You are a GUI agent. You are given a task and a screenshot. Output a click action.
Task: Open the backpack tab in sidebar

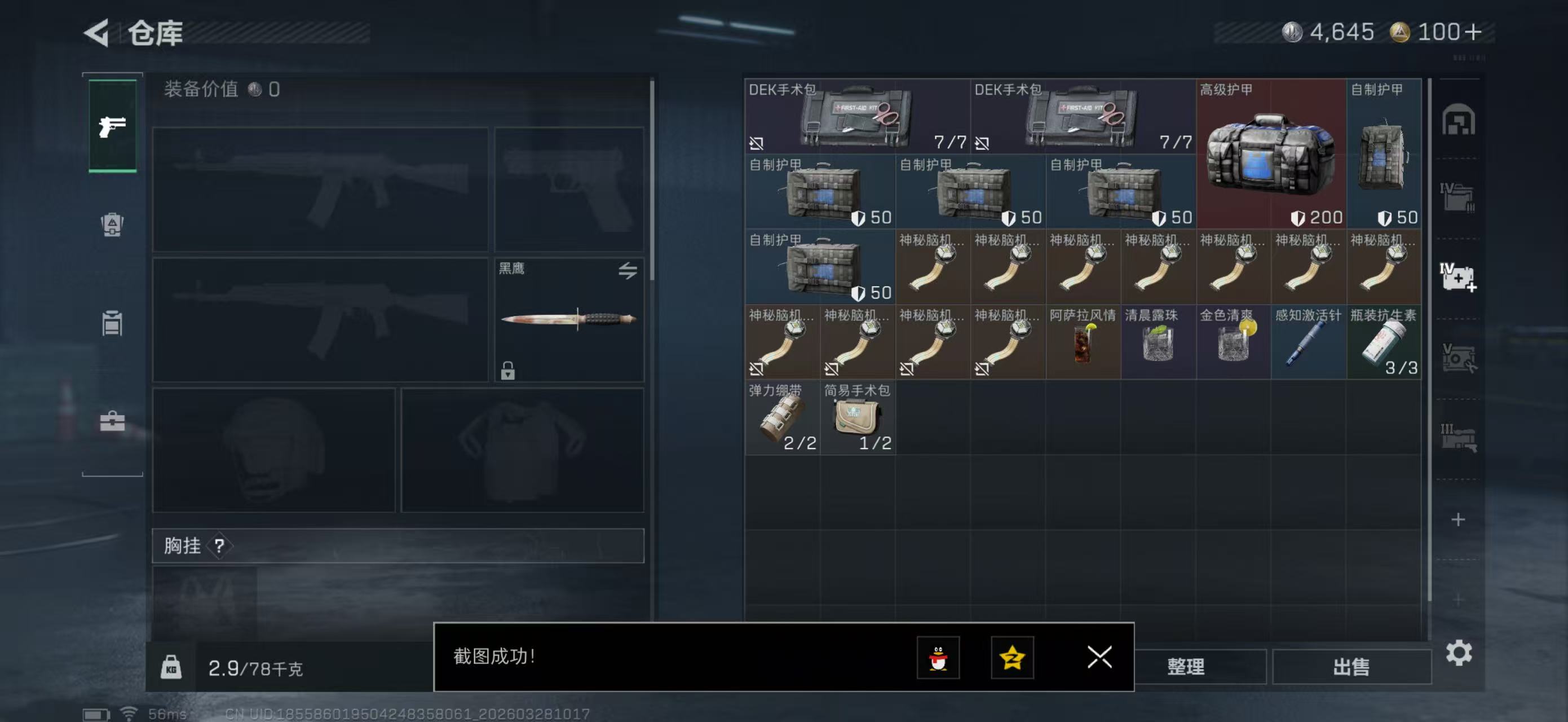[113, 224]
